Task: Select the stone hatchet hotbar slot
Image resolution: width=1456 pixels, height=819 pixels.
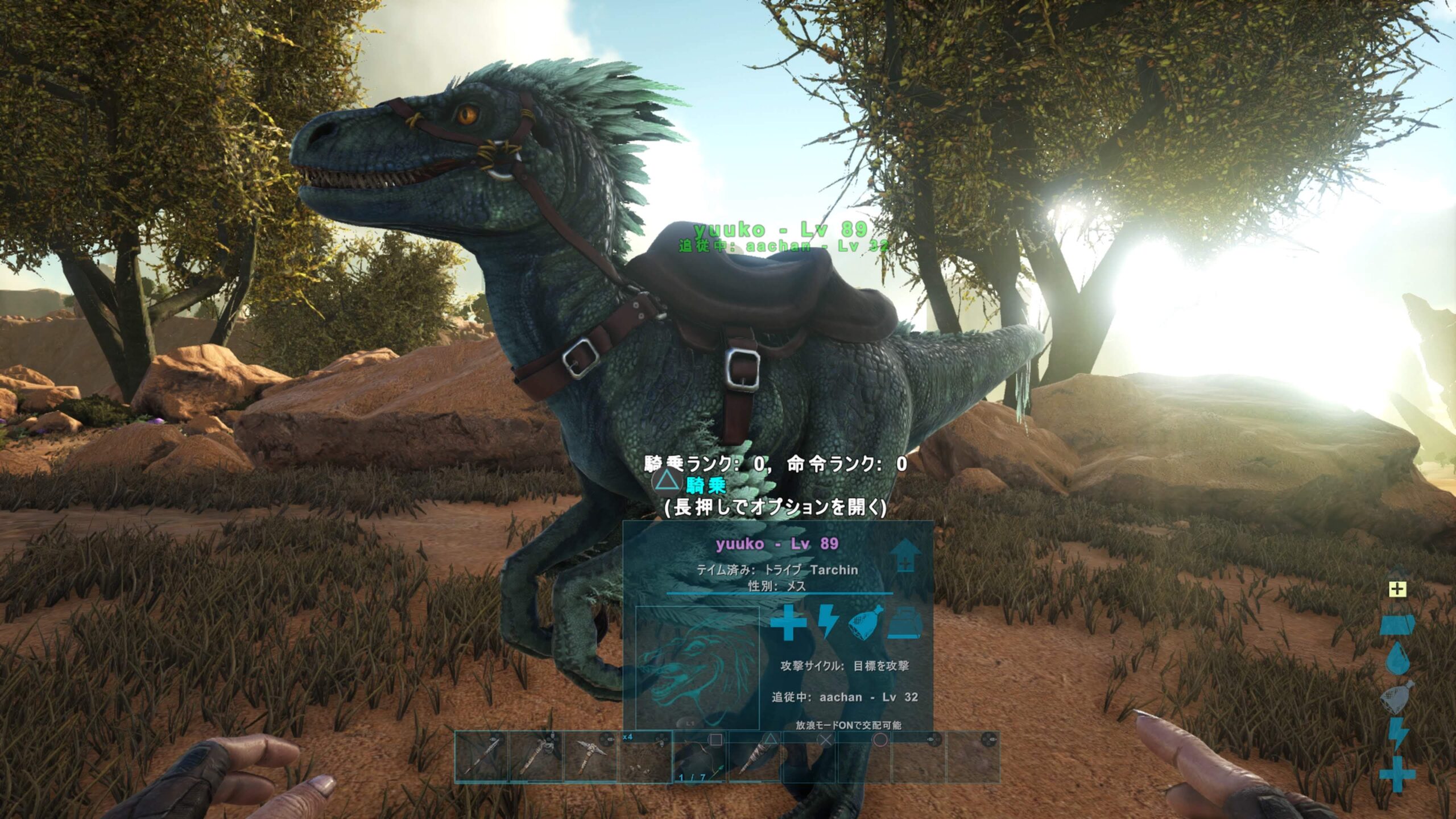Action: [x=536, y=757]
